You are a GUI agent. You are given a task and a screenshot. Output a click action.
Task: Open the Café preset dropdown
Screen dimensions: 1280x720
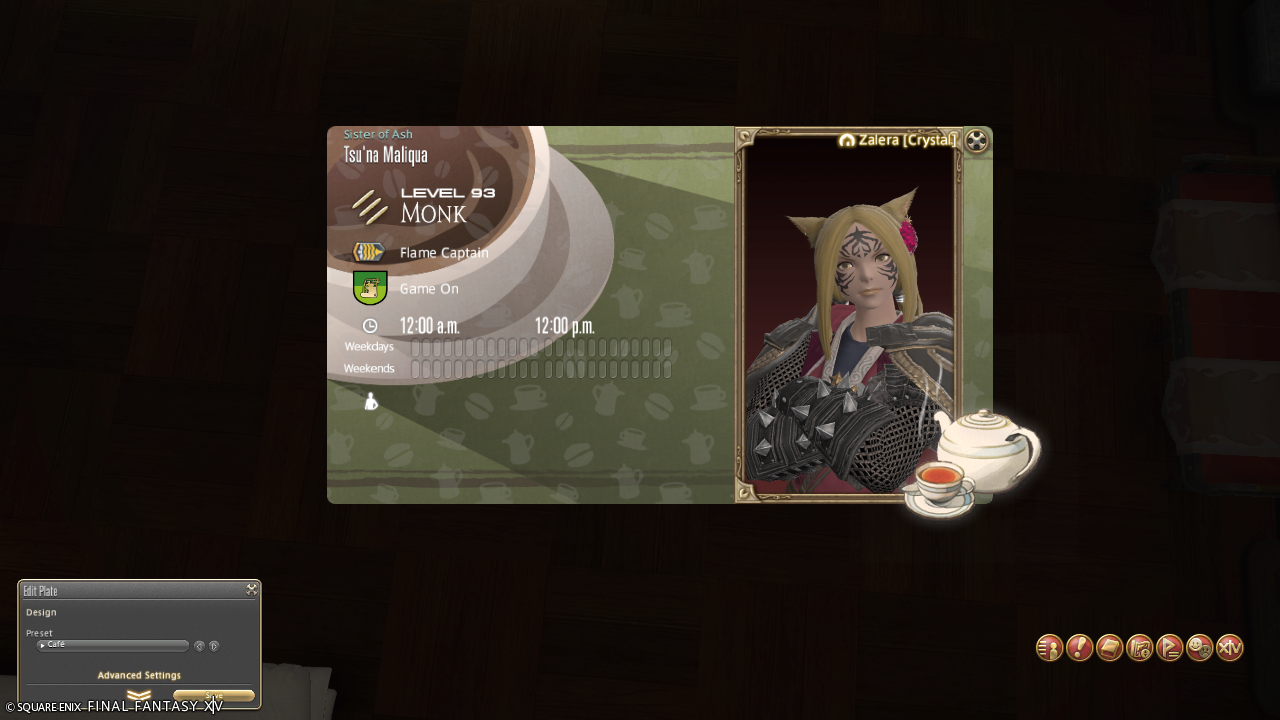point(112,646)
